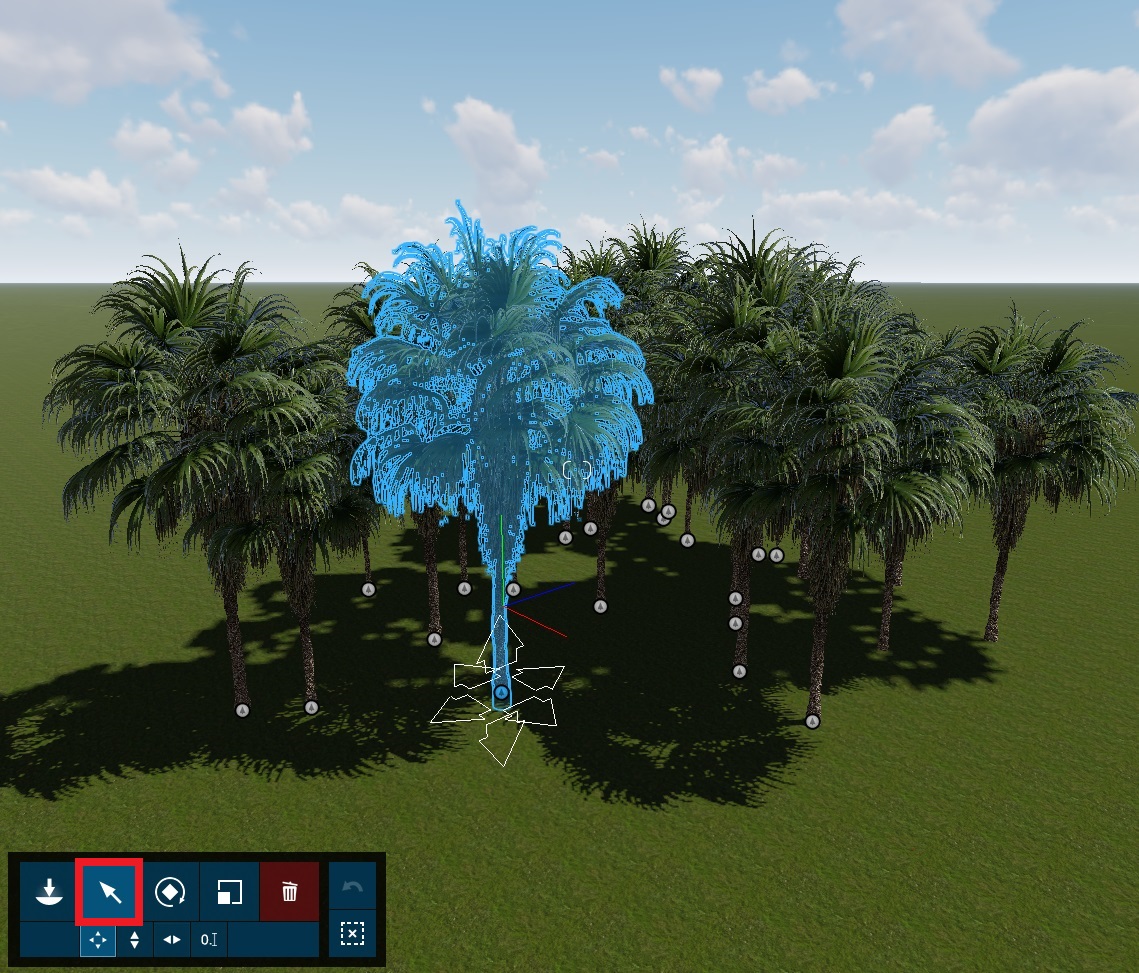Click the undo arrow button
Image resolution: width=1139 pixels, height=973 pixels.
tap(352, 888)
